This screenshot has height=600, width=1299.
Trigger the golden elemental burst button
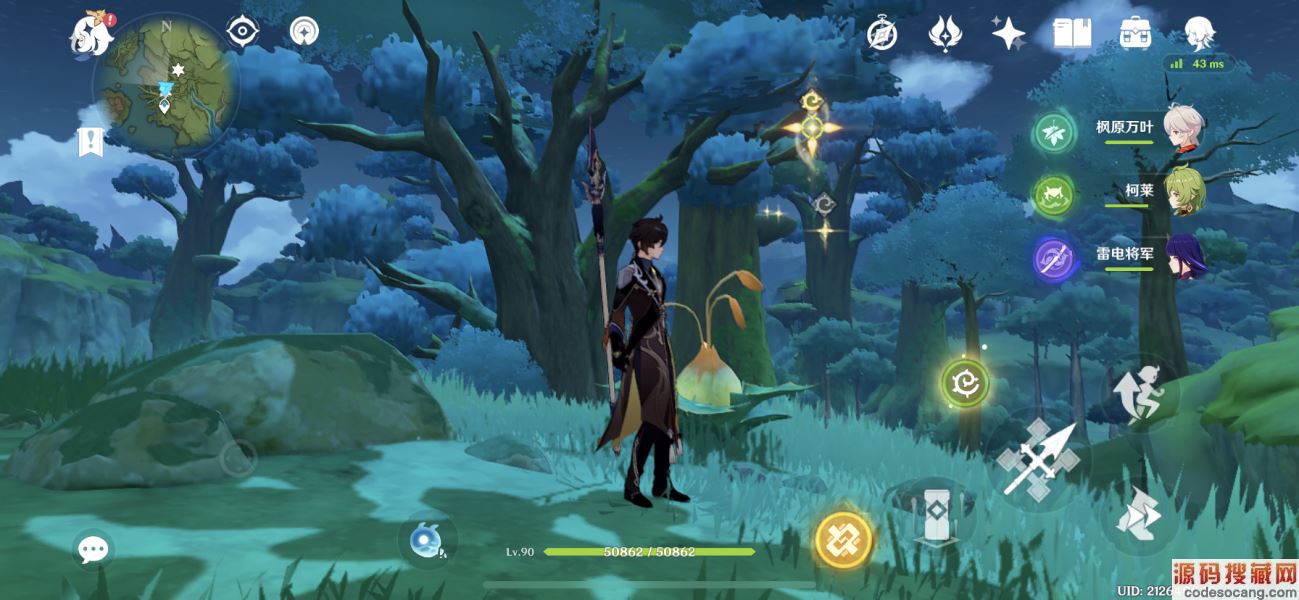point(843,540)
